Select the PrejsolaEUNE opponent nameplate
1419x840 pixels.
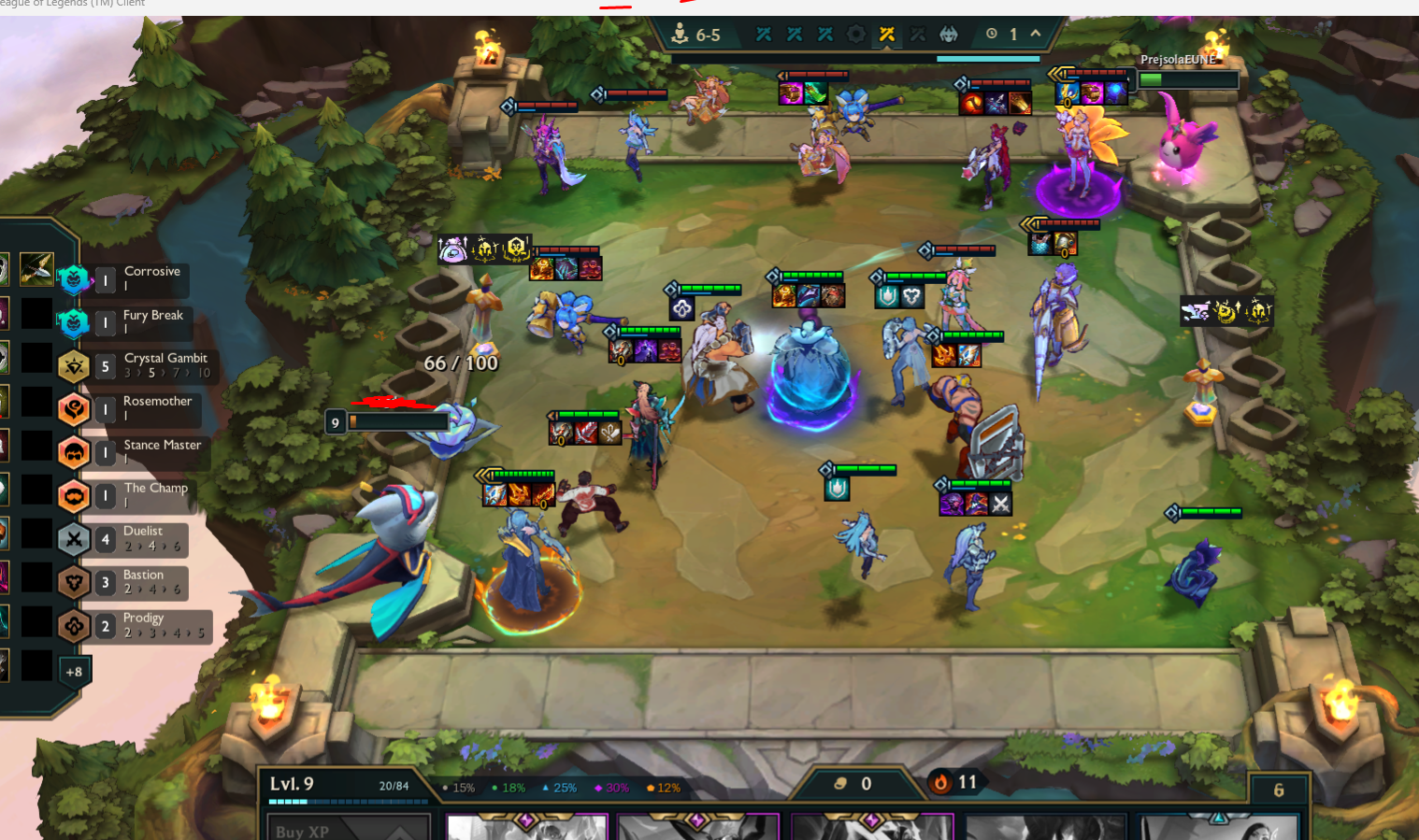[1178, 60]
